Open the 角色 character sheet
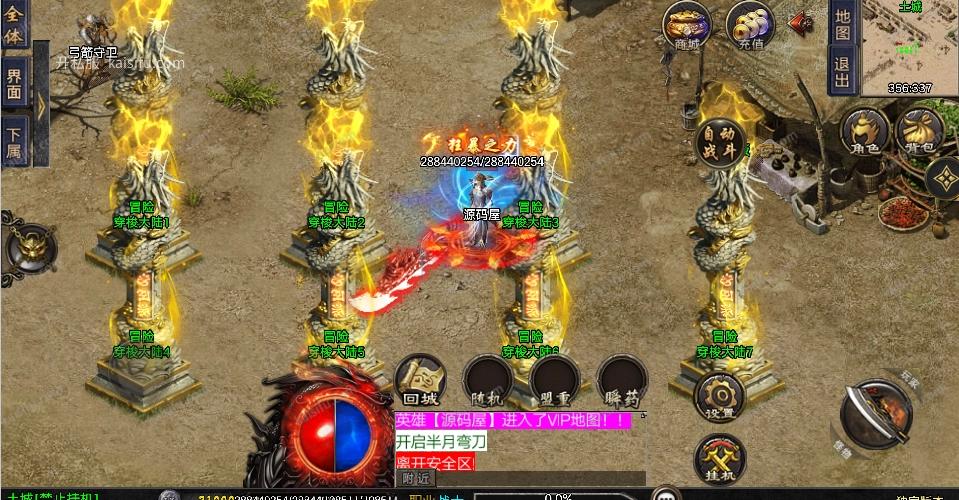This screenshot has width=959, height=500. [x=864, y=133]
